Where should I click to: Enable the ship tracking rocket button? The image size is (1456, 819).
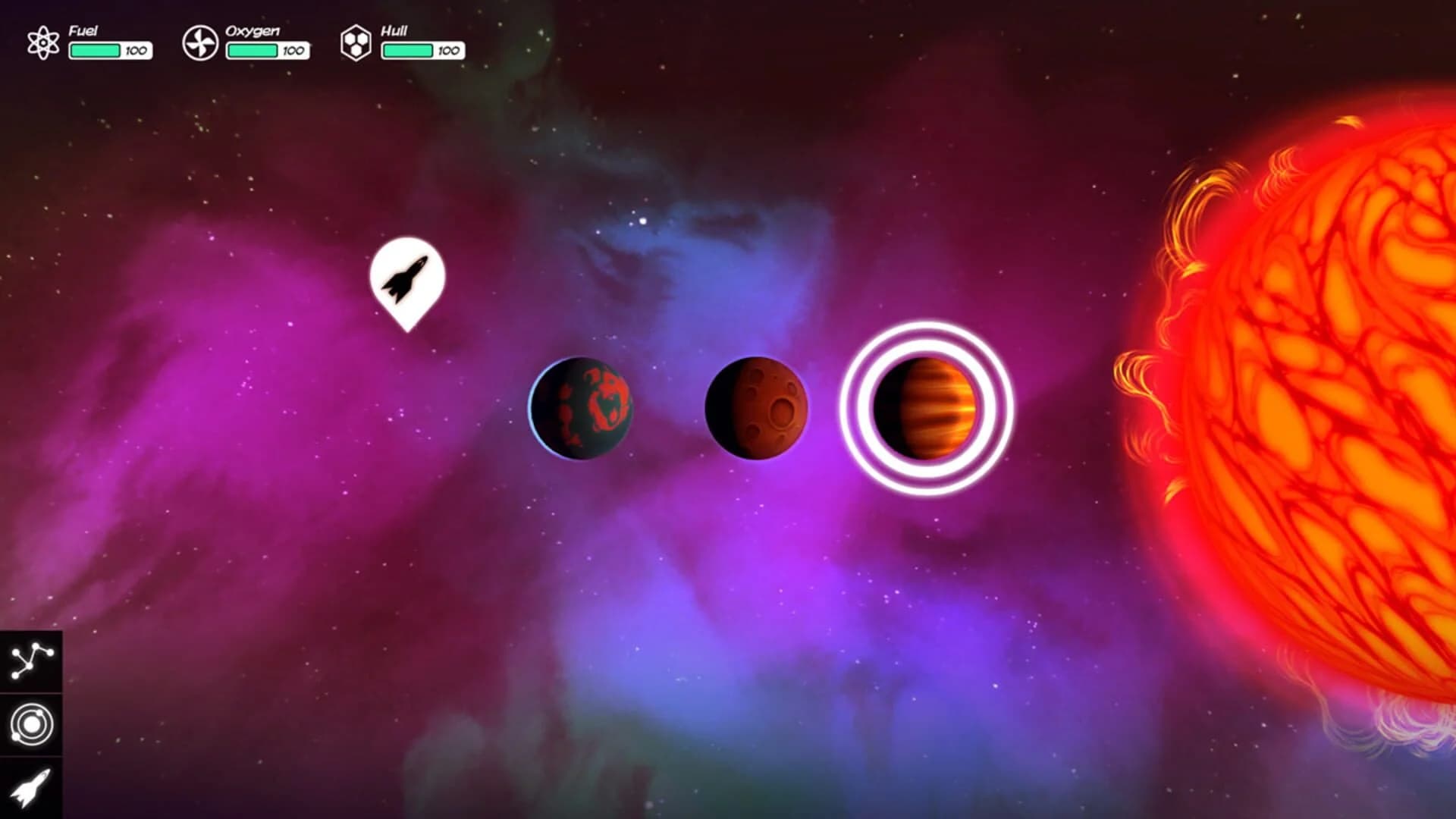pyautogui.click(x=30, y=789)
